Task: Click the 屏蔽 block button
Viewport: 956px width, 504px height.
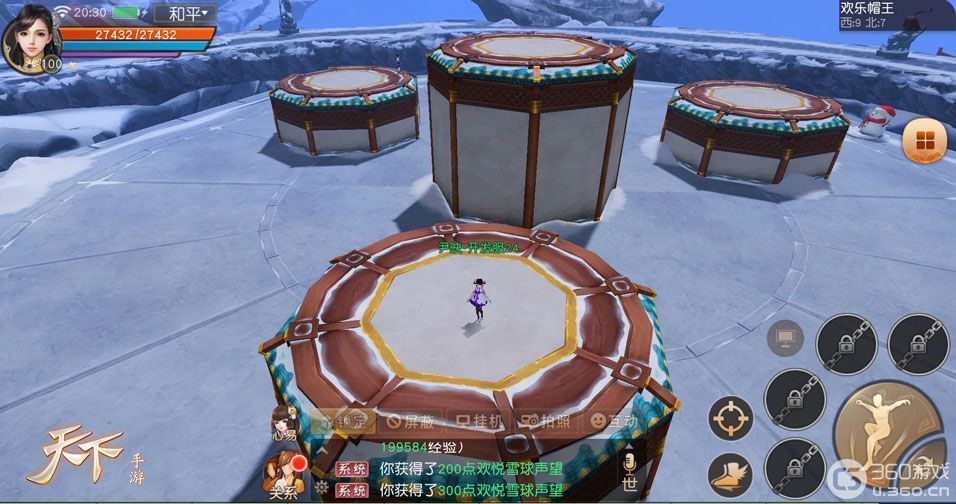Action: click(408, 421)
